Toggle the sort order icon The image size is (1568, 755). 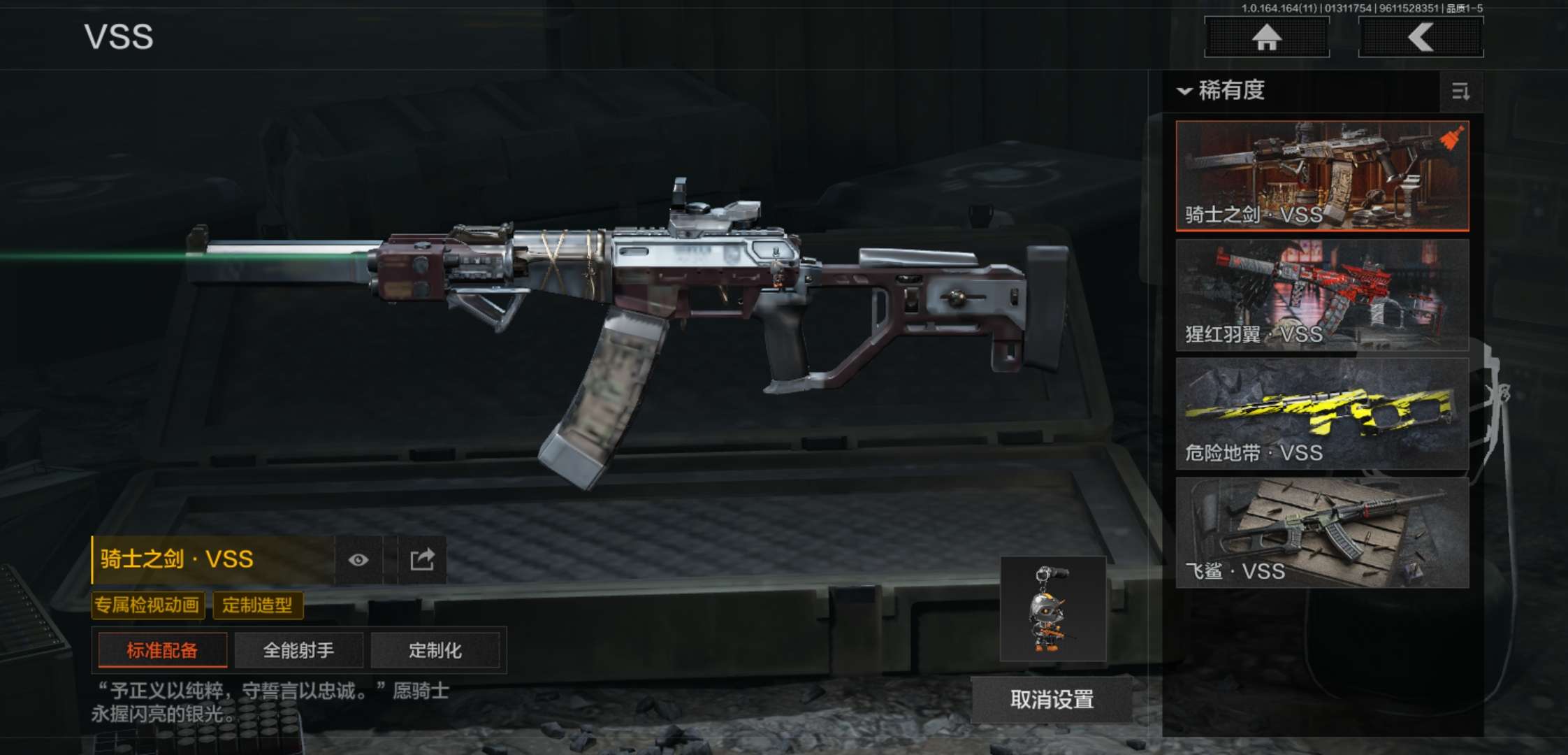(x=1460, y=92)
